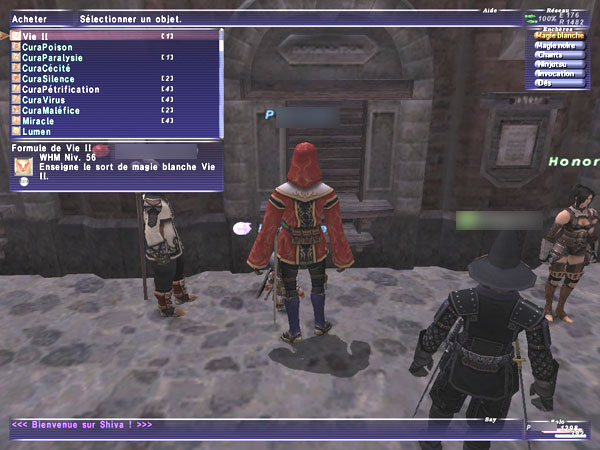
Task: Select the Vie II scroll
Action: point(40,36)
